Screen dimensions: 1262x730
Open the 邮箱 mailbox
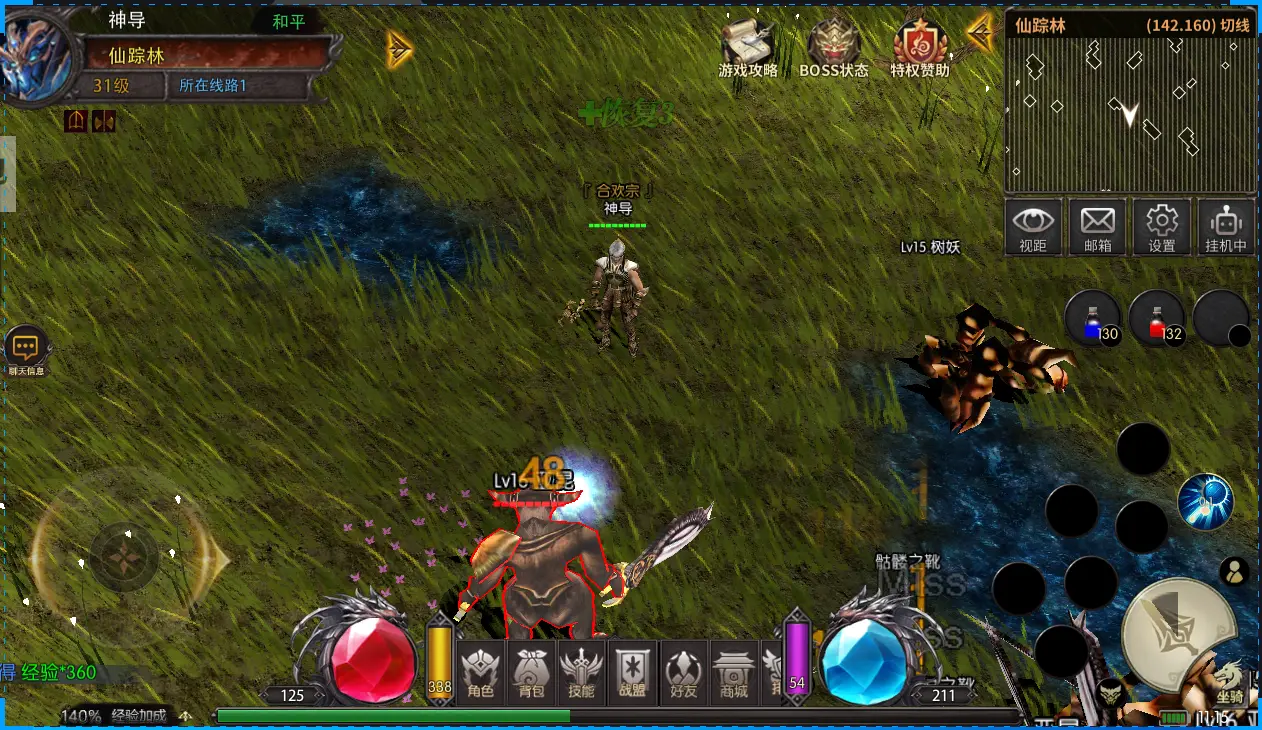tap(1097, 227)
